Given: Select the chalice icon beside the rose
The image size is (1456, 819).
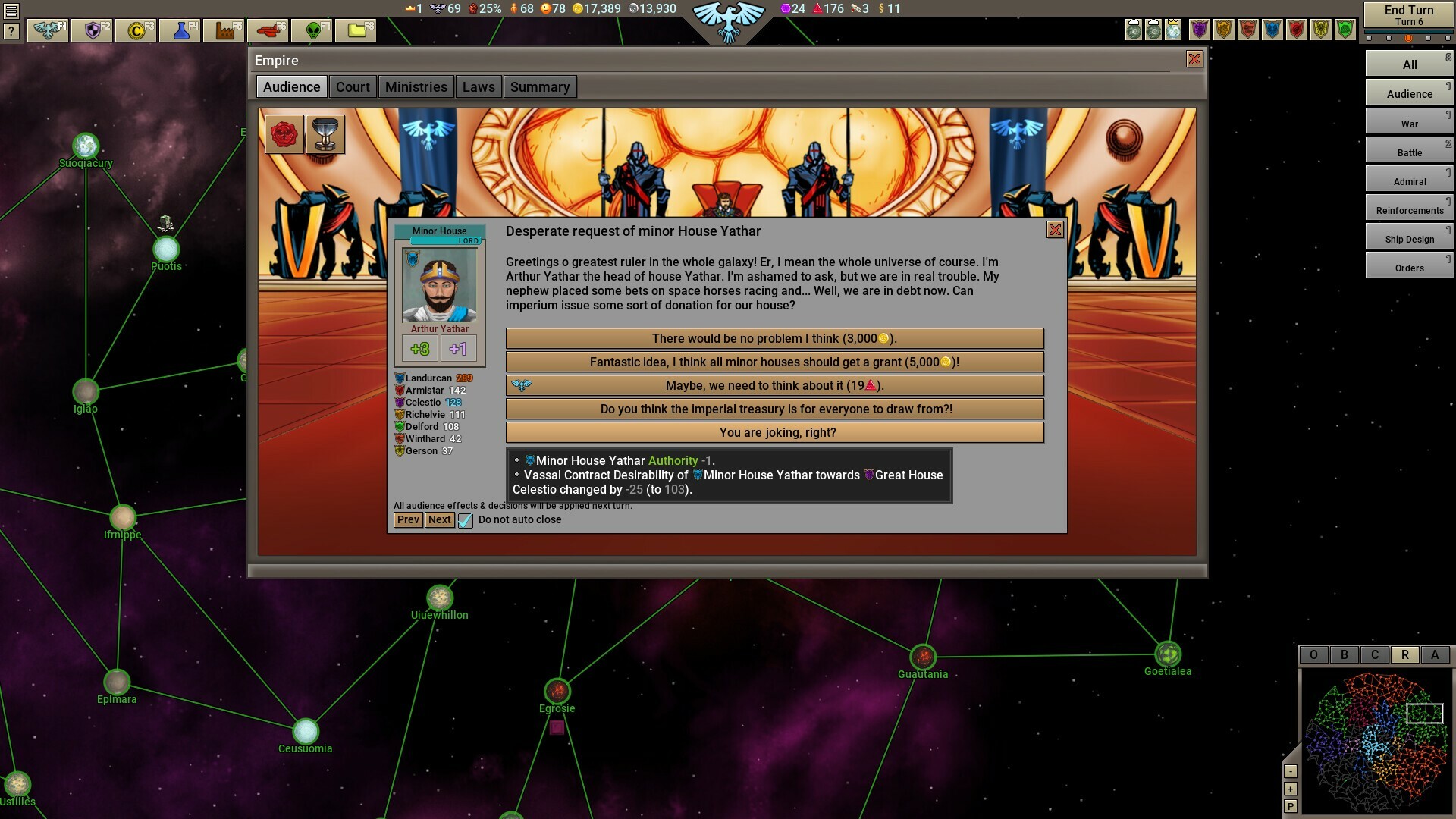Looking at the screenshot, I should [325, 133].
